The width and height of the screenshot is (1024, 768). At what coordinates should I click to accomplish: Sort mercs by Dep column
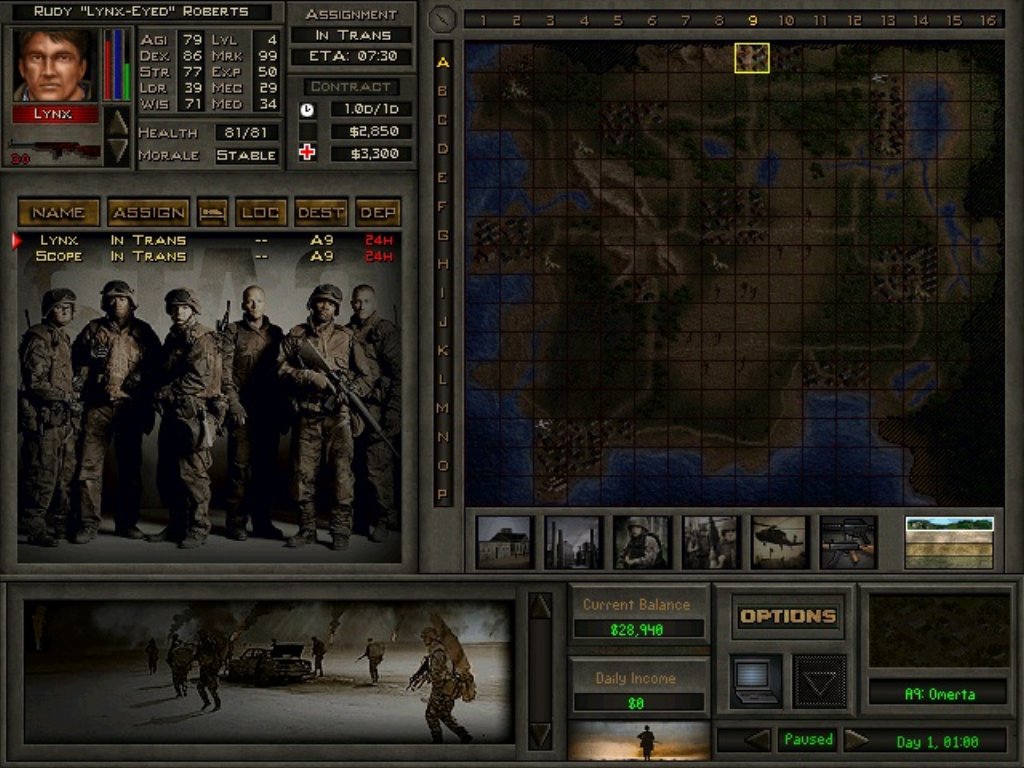point(378,212)
